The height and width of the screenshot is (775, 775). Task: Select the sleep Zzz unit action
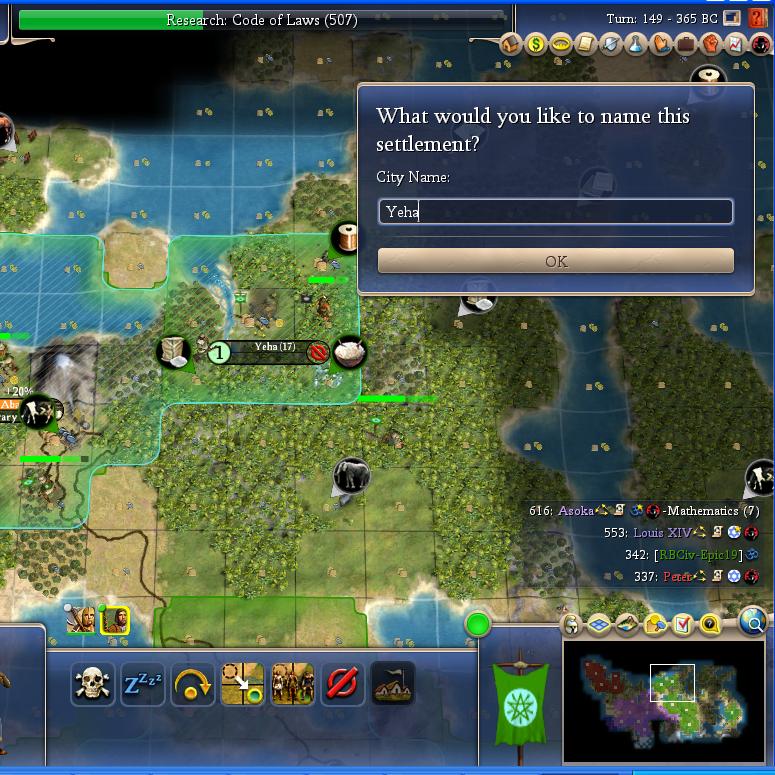point(142,685)
